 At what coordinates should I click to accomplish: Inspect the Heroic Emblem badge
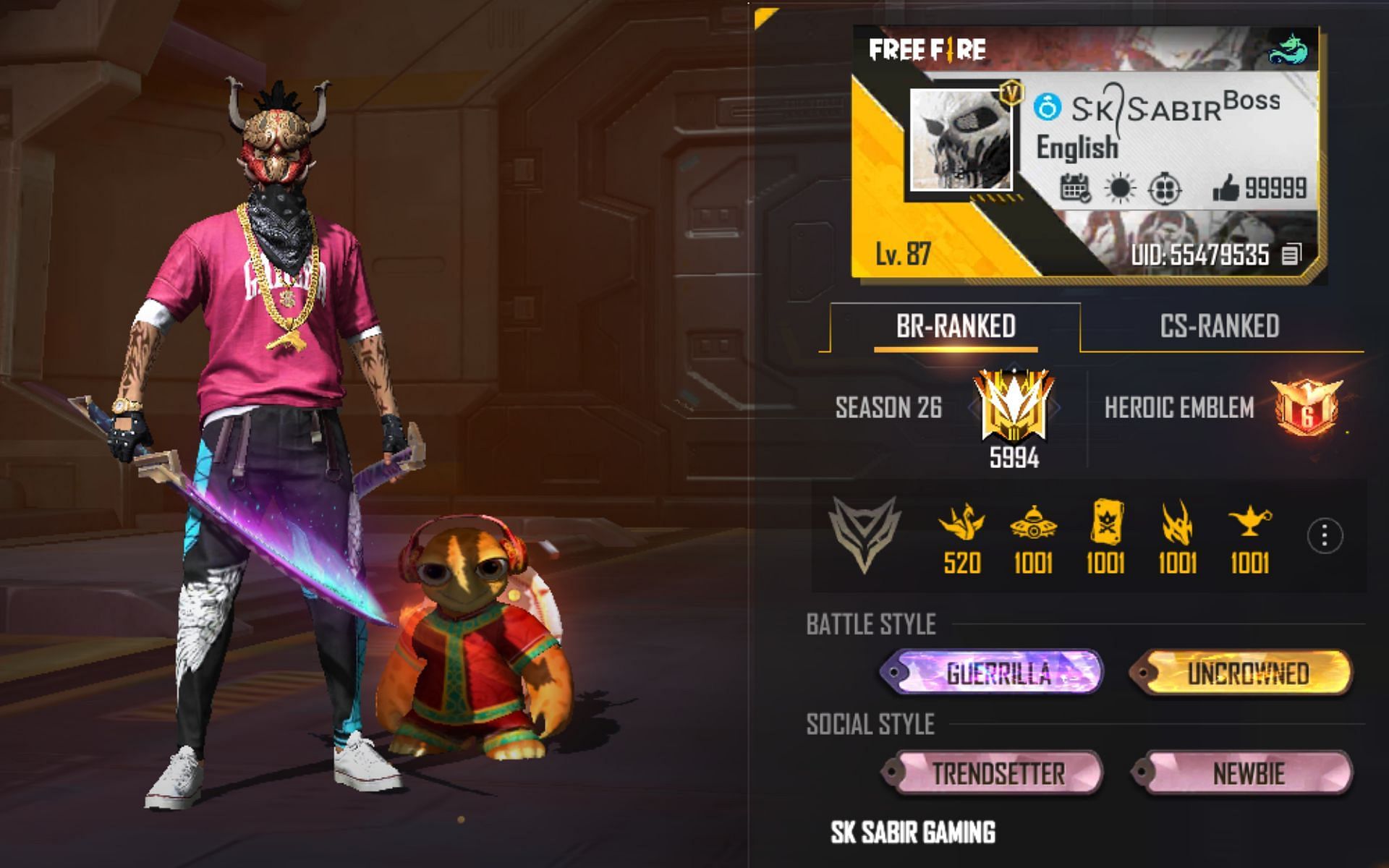pyautogui.click(x=1307, y=407)
